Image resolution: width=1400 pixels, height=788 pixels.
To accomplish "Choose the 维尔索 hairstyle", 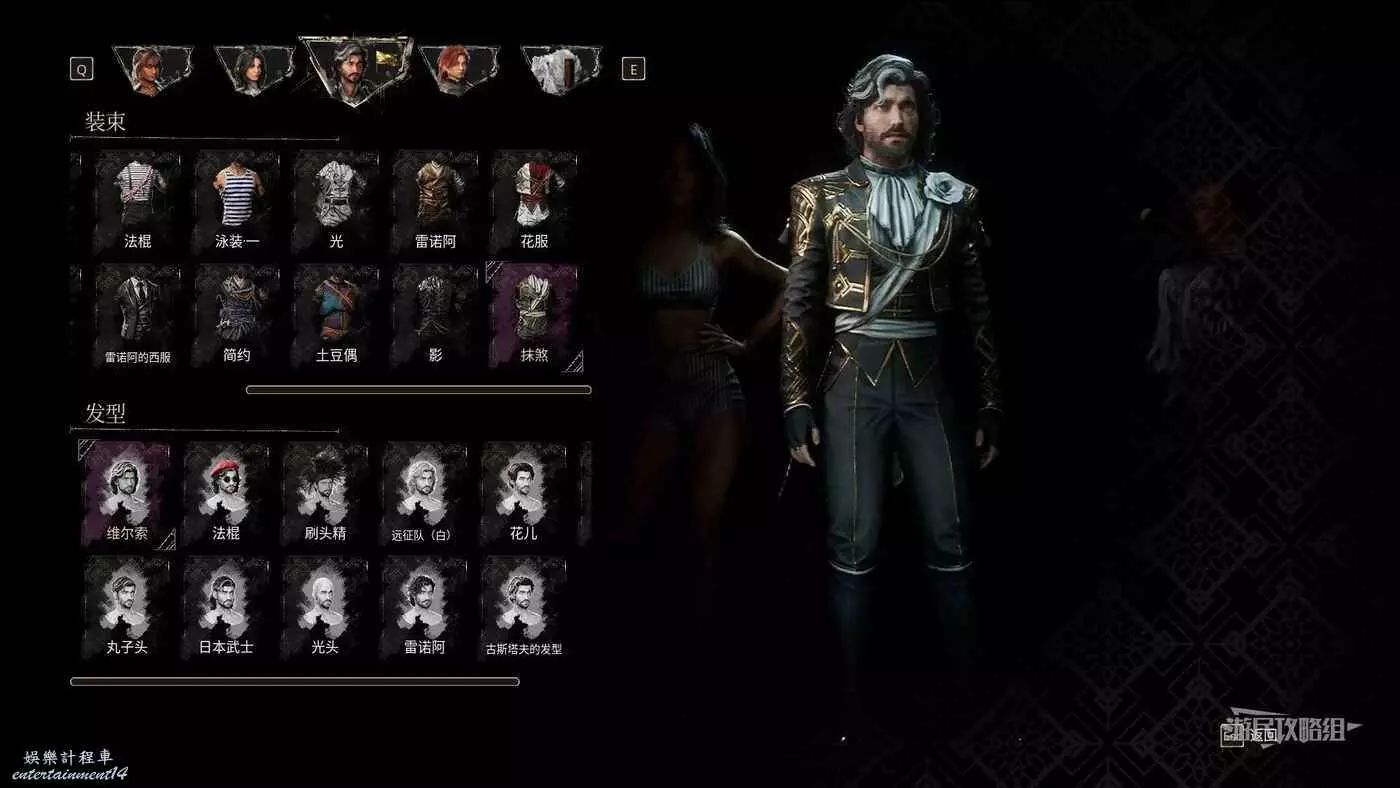I will click(127, 494).
